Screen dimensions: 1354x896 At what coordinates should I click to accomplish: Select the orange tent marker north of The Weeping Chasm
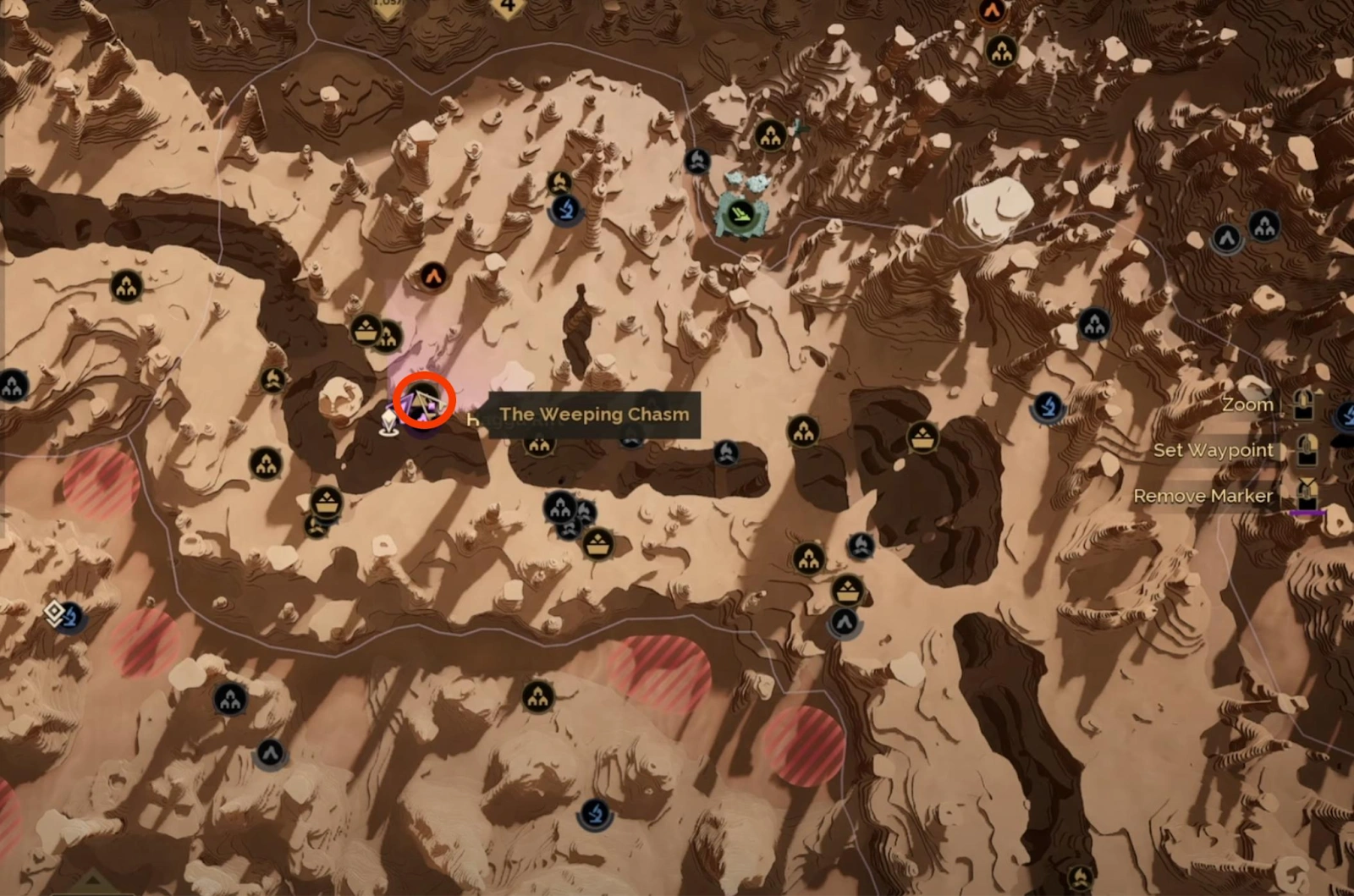coord(433,276)
